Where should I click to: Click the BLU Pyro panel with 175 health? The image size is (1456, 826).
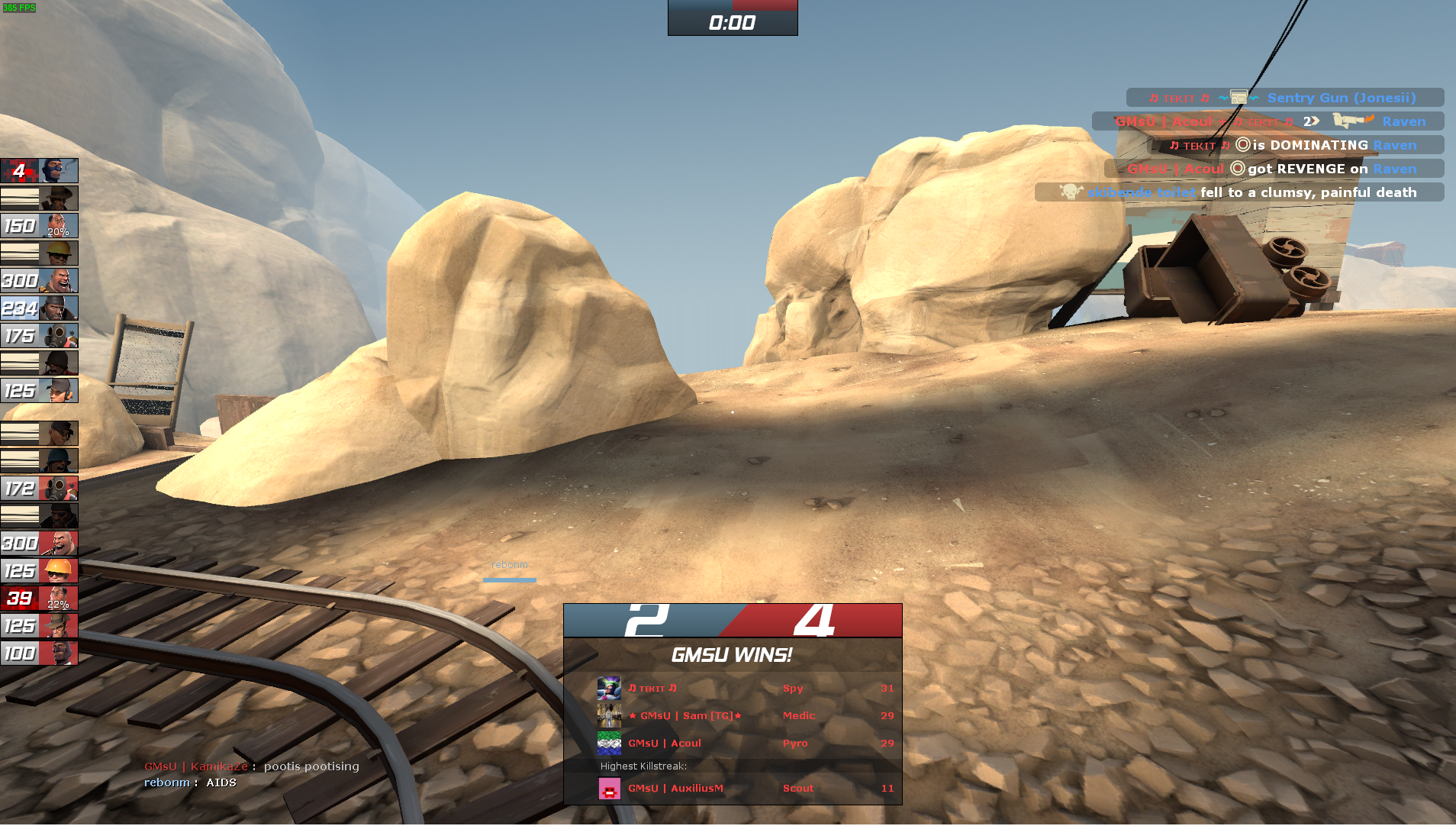[39, 336]
